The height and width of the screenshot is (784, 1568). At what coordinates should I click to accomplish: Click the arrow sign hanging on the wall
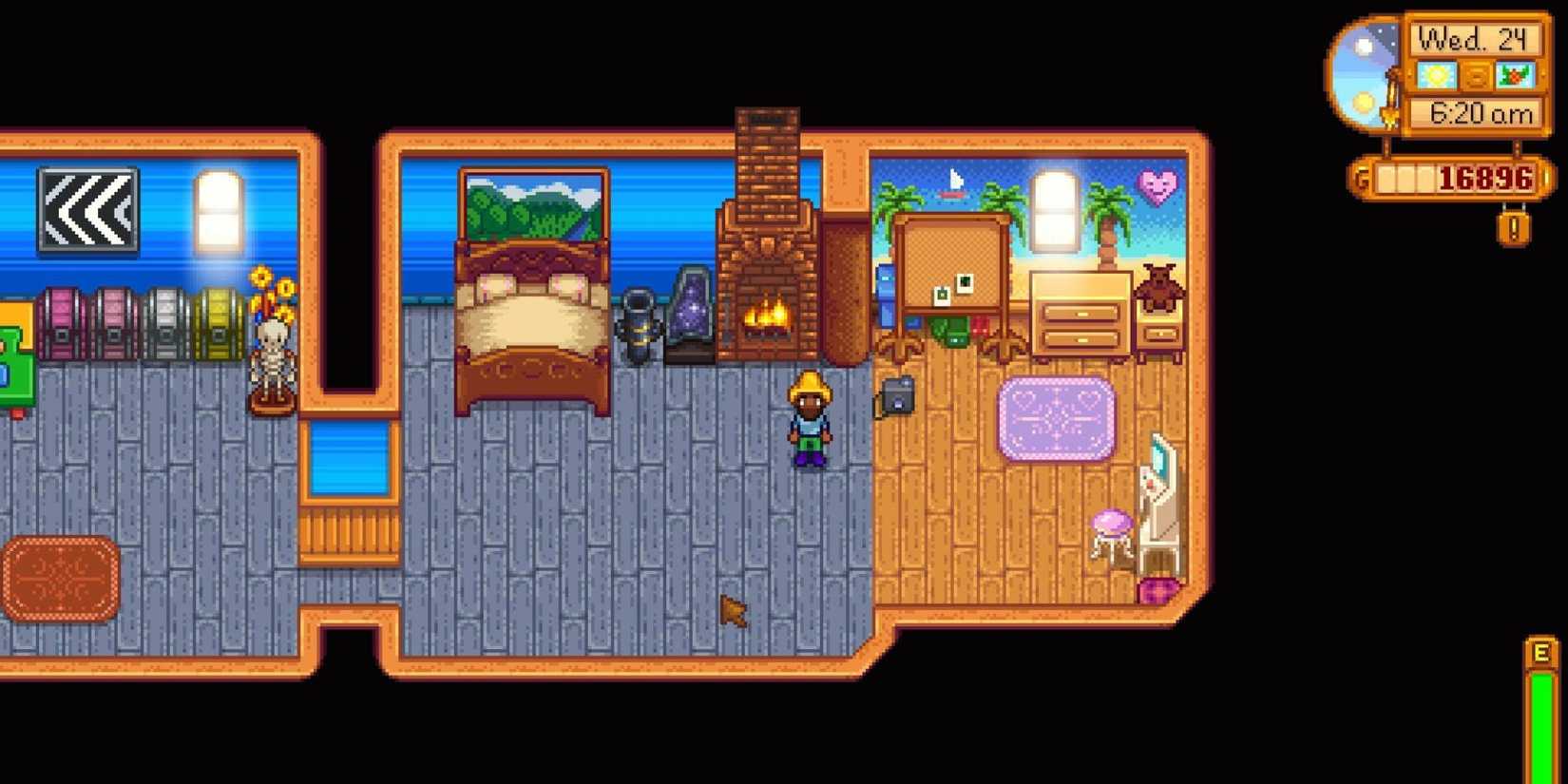tap(87, 210)
